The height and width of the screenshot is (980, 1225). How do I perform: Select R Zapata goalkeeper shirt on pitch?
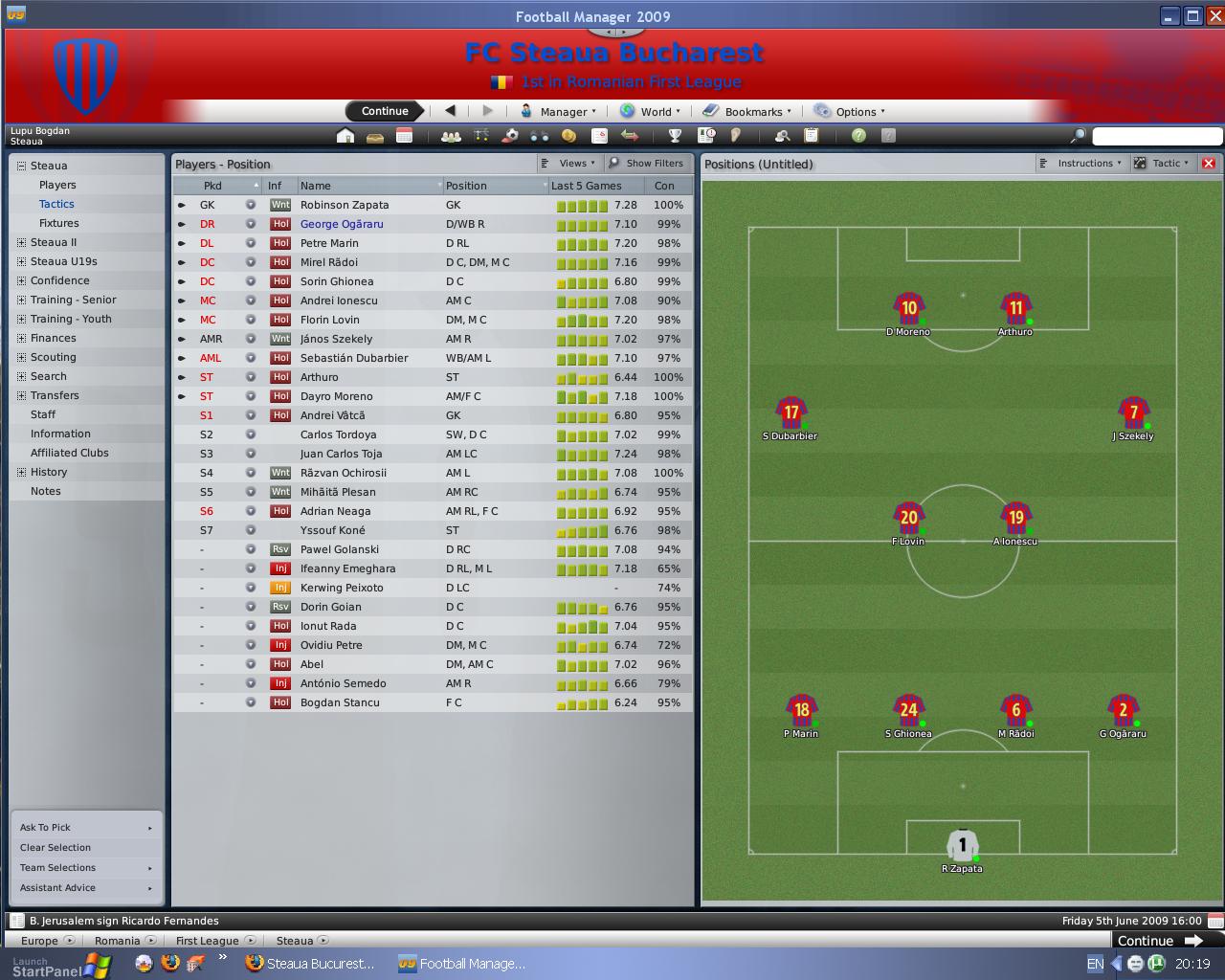tap(962, 846)
